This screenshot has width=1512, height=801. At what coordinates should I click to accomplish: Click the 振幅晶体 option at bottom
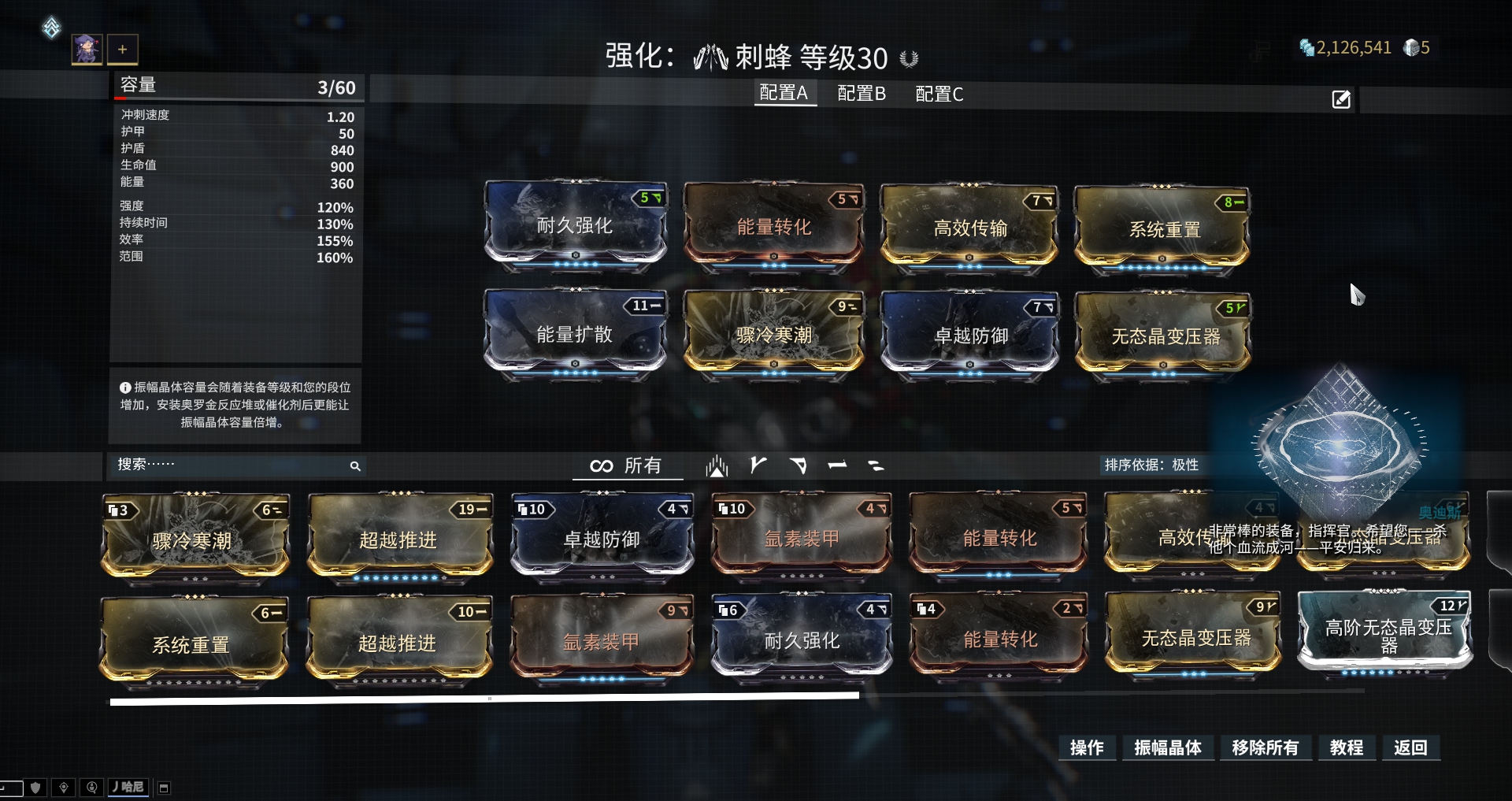coord(1168,748)
